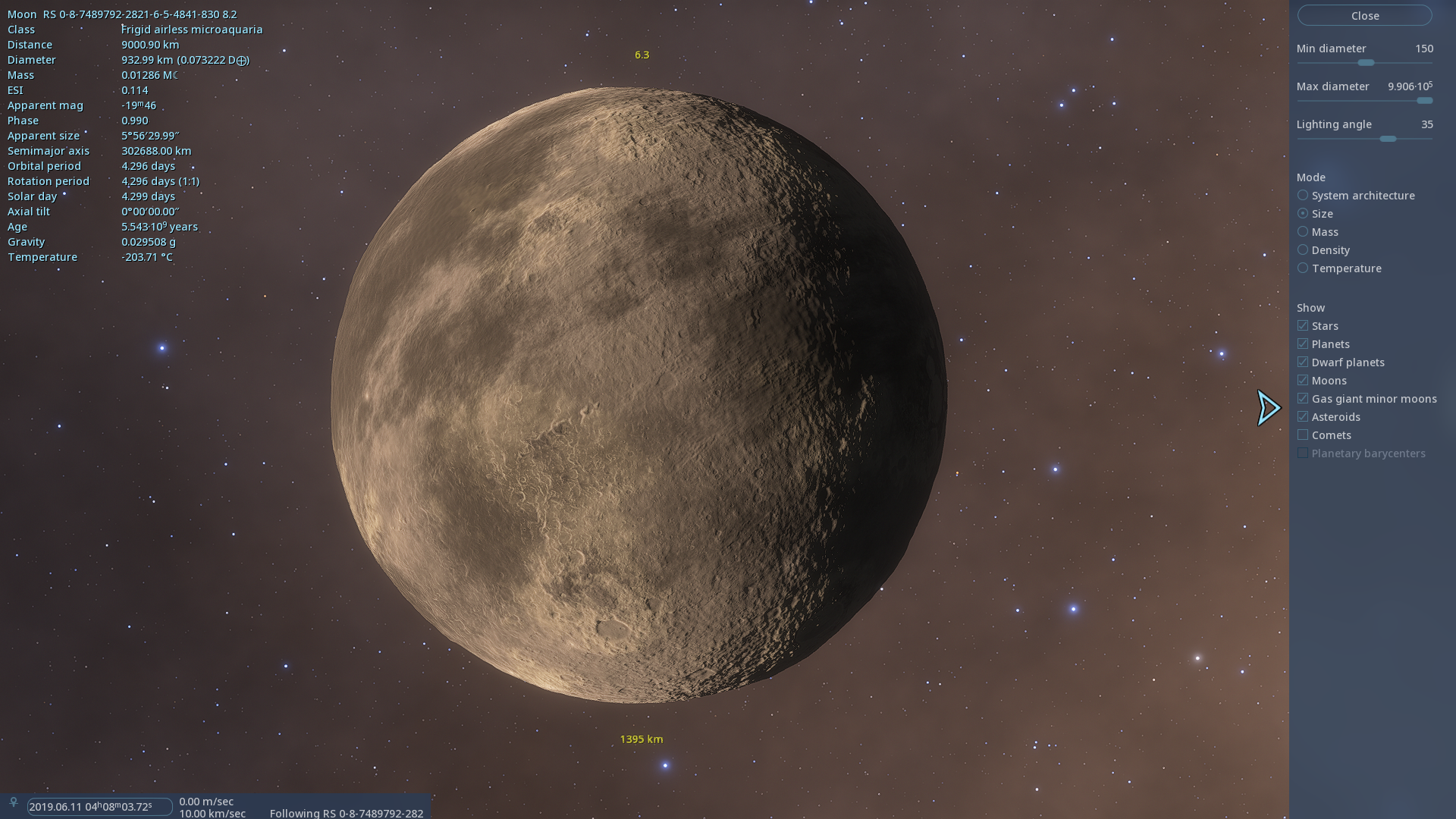The image size is (1456, 819).
Task: Adjust the Min diameter slider
Action: click(x=1366, y=63)
